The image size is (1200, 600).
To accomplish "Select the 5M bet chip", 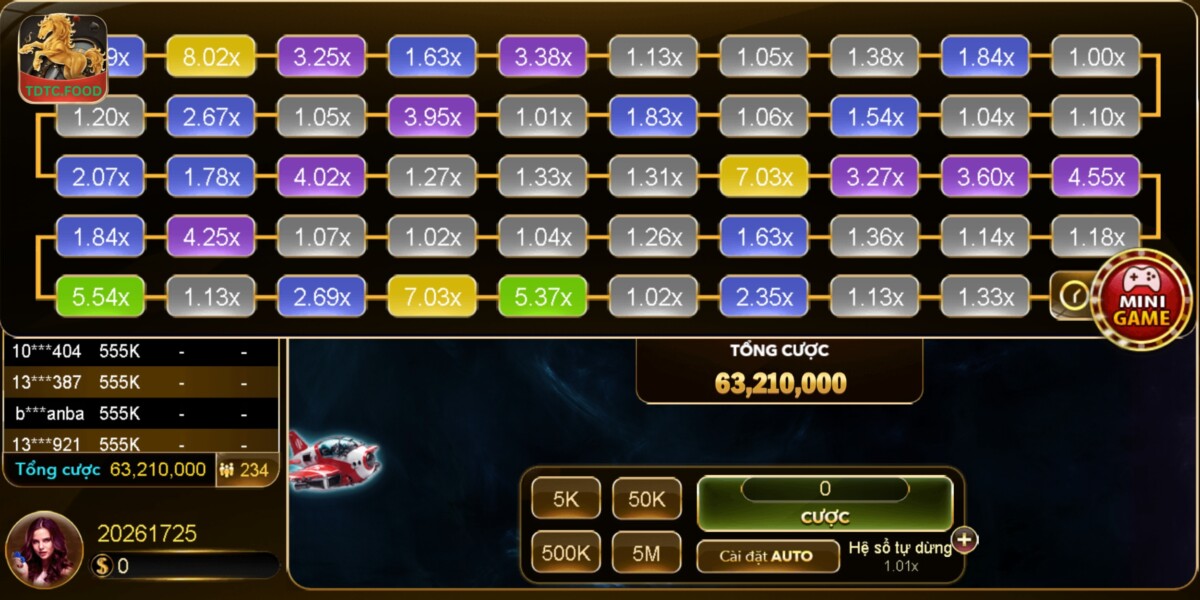I will point(647,551).
